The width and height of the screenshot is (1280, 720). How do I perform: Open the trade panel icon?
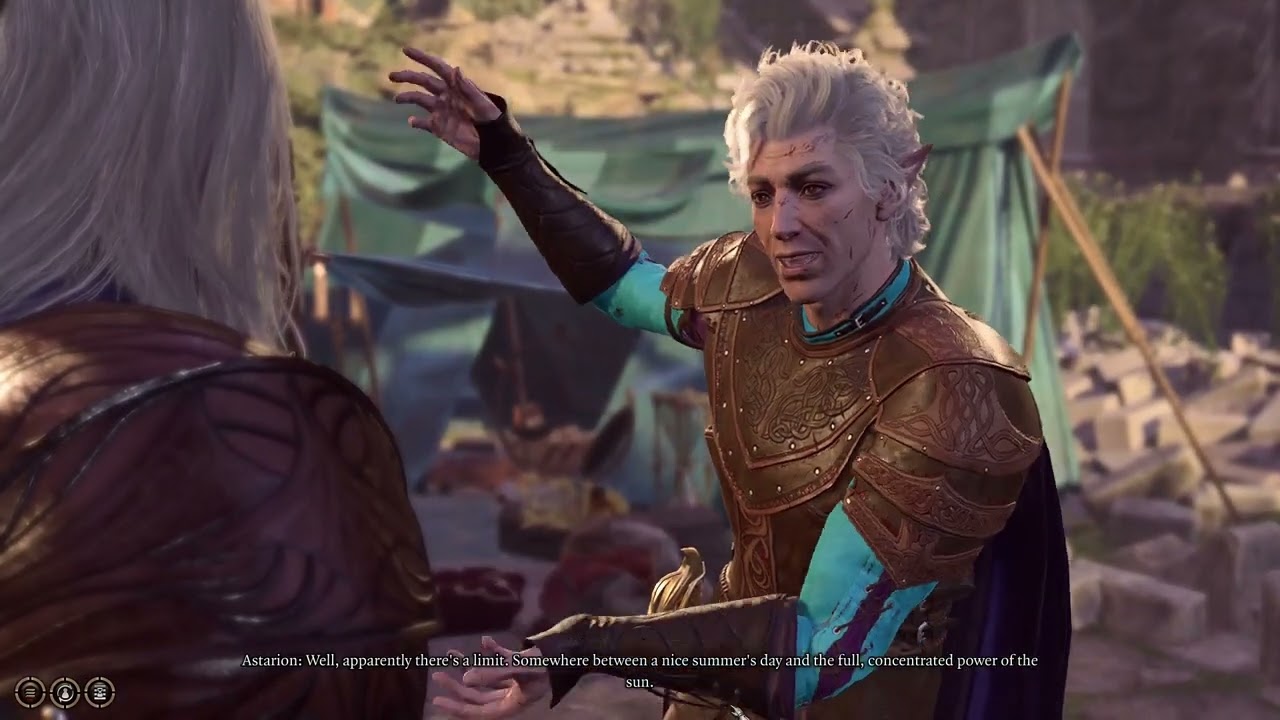99,691
